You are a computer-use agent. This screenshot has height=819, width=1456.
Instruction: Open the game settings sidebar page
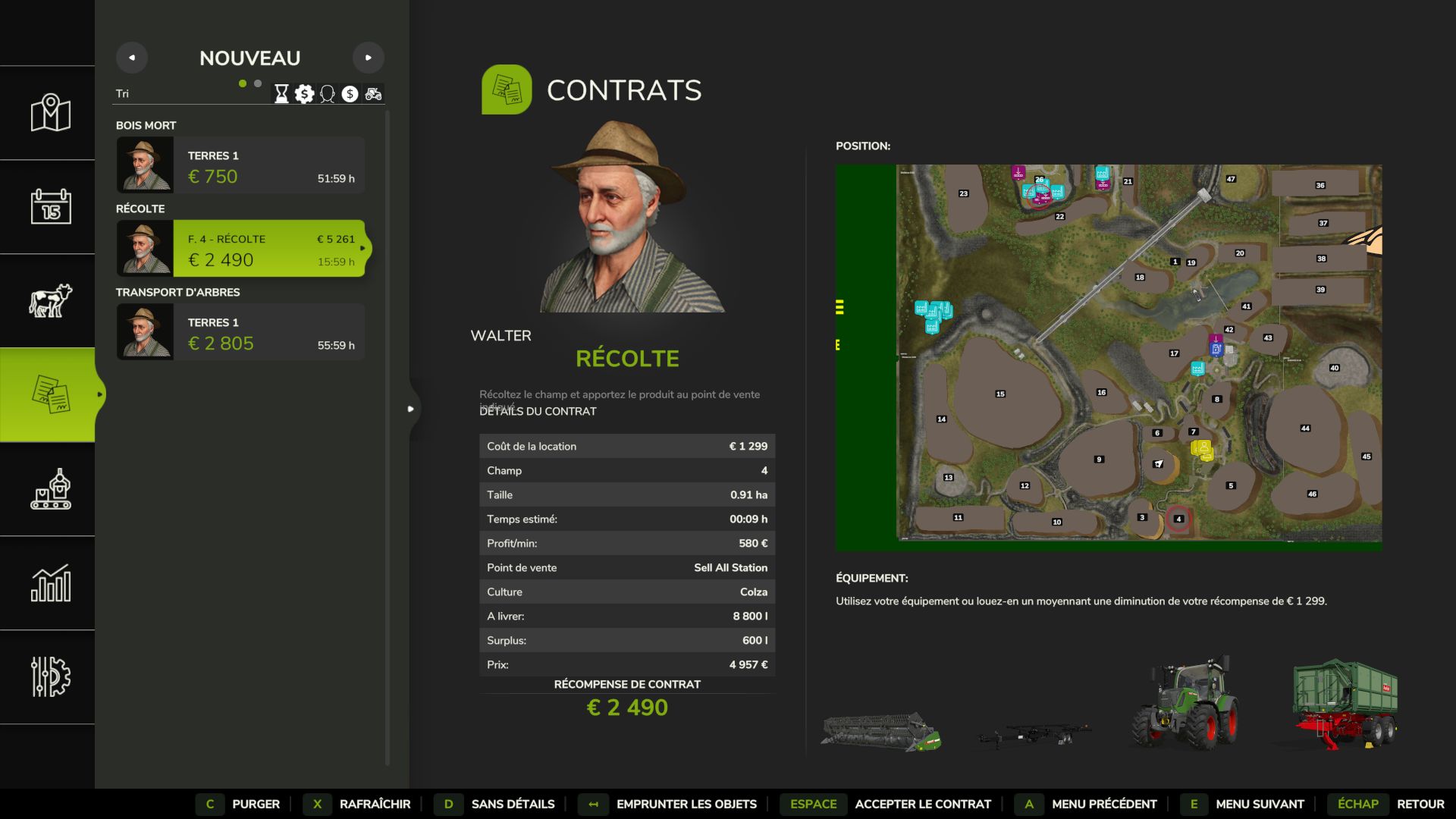[50, 677]
